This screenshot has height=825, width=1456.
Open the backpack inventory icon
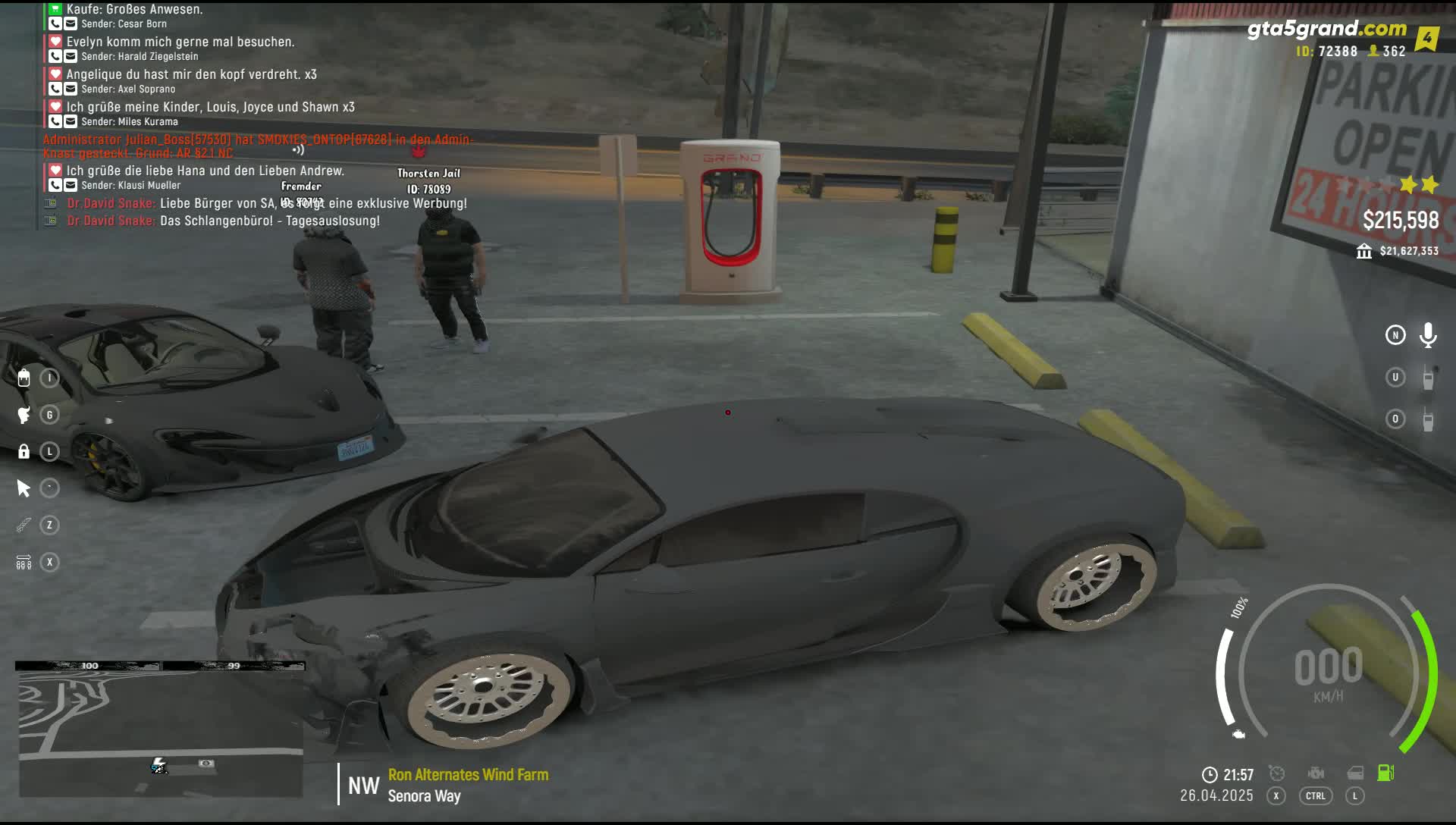coord(24,378)
